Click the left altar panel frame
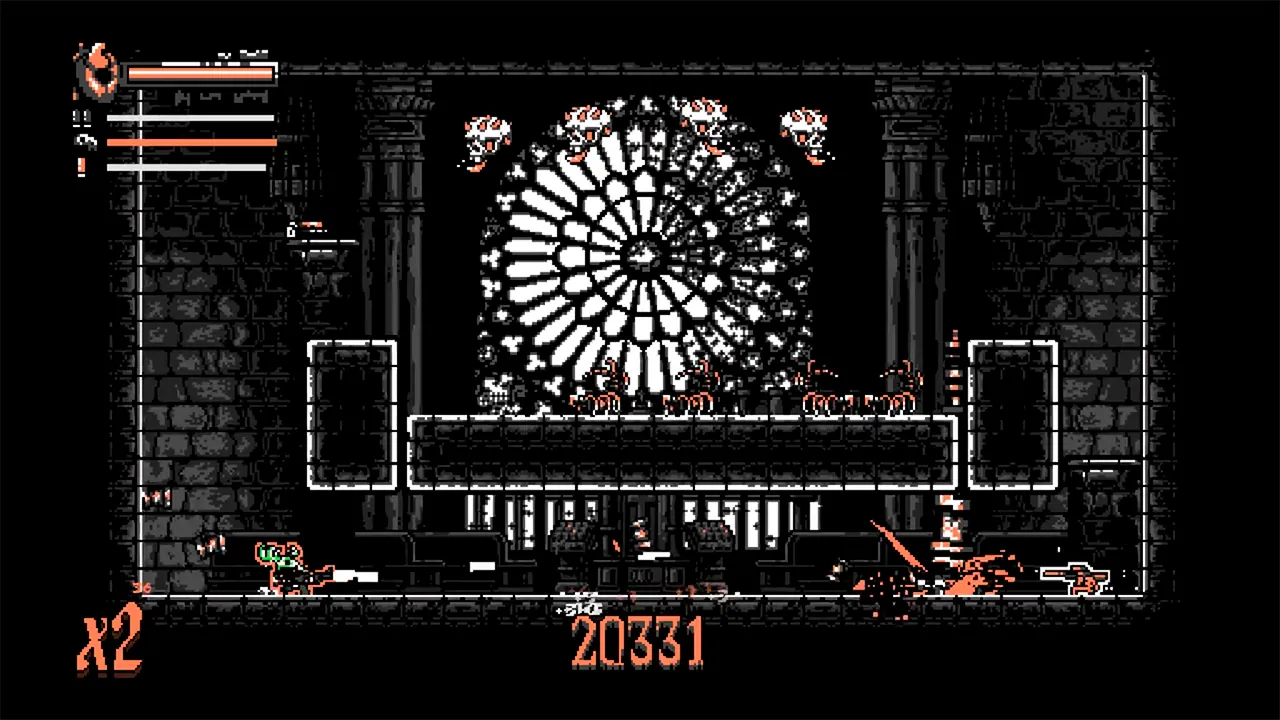 [352, 415]
